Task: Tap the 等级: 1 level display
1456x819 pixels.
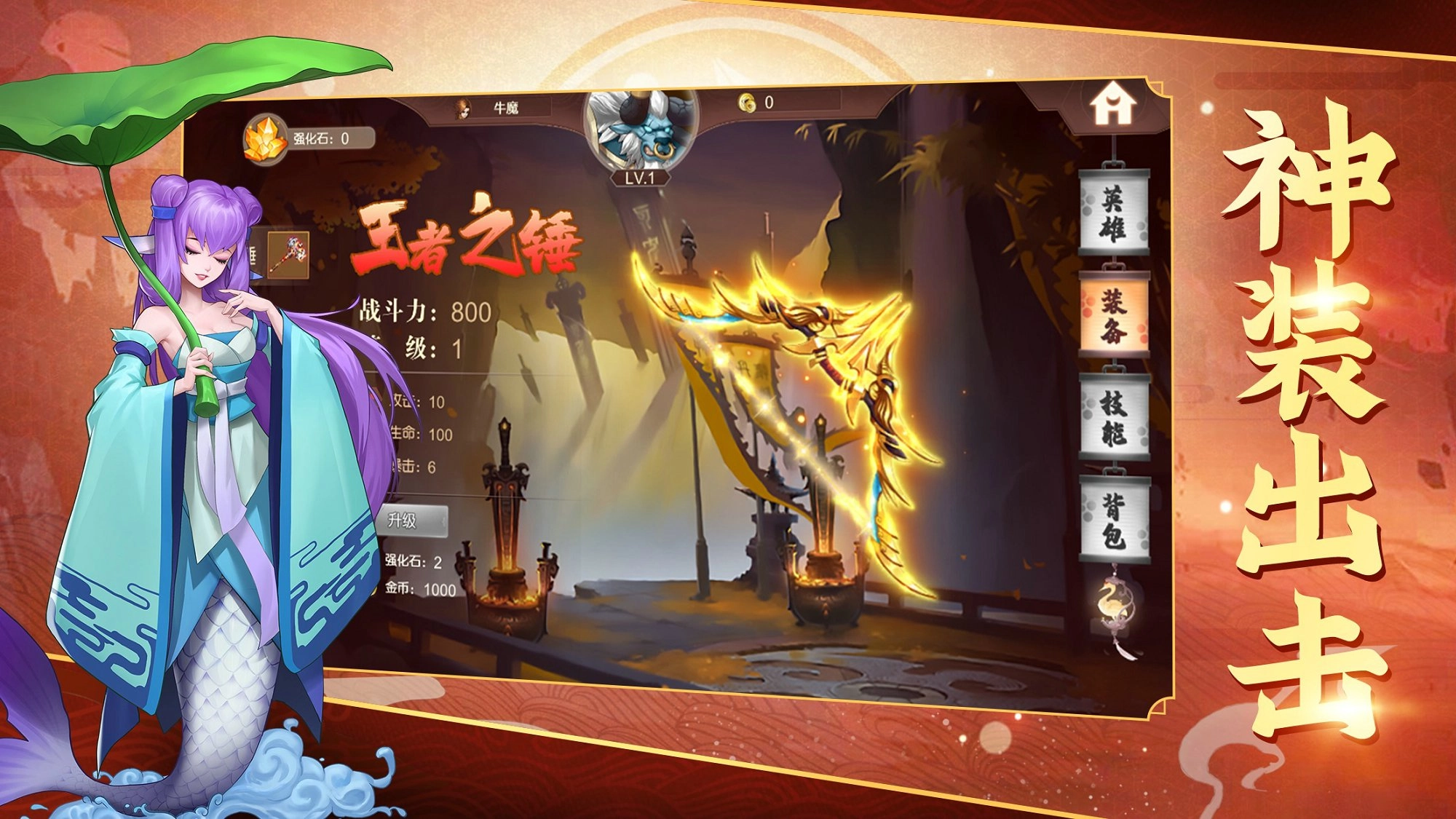Action: (x=430, y=349)
